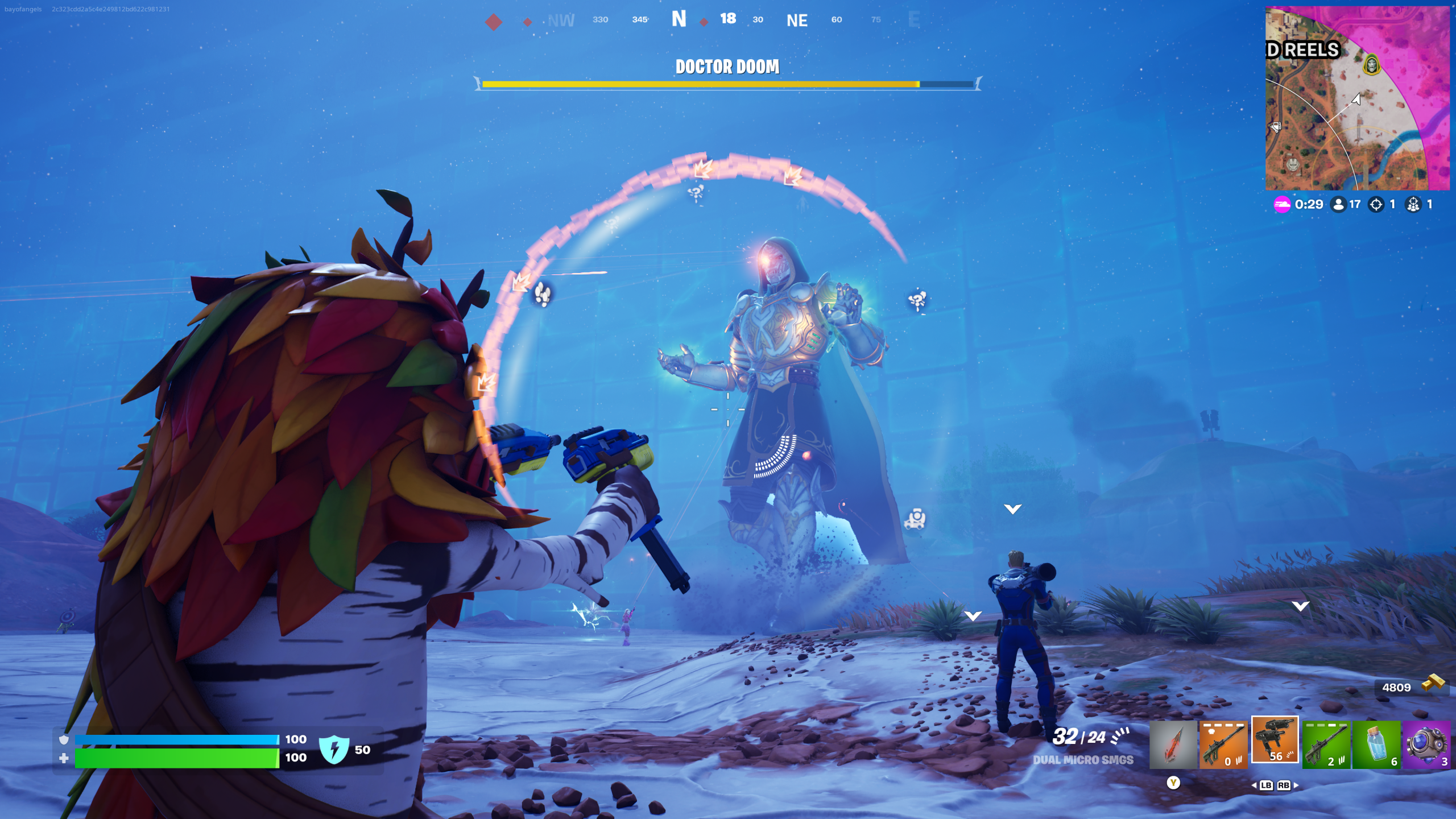The width and height of the screenshot is (1456, 819).
Task: Click the players remaining icon
Action: (1339, 204)
